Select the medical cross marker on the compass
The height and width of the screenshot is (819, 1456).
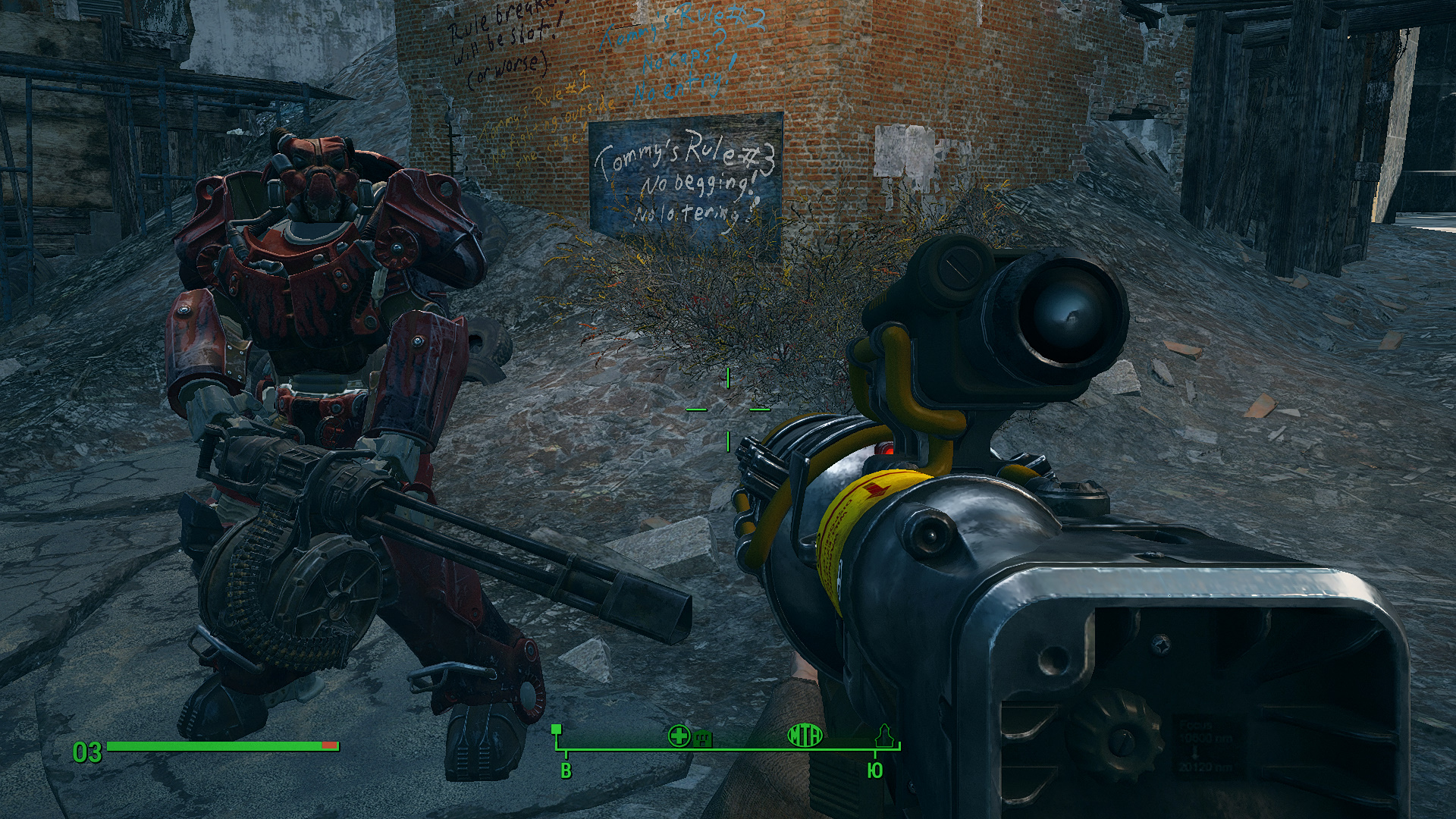(x=679, y=735)
